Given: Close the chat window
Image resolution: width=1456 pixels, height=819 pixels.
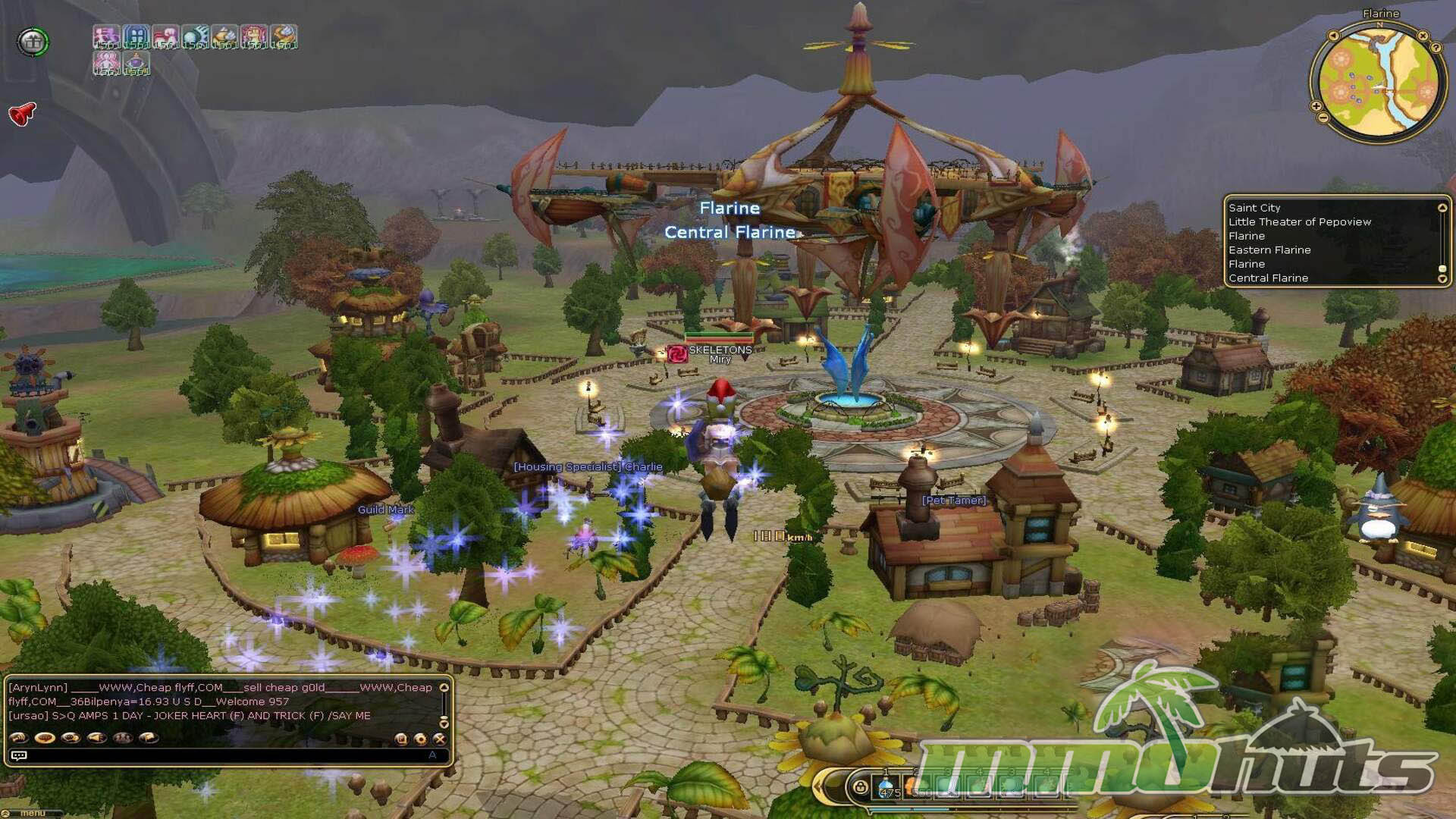Looking at the screenshot, I should tap(439, 738).
